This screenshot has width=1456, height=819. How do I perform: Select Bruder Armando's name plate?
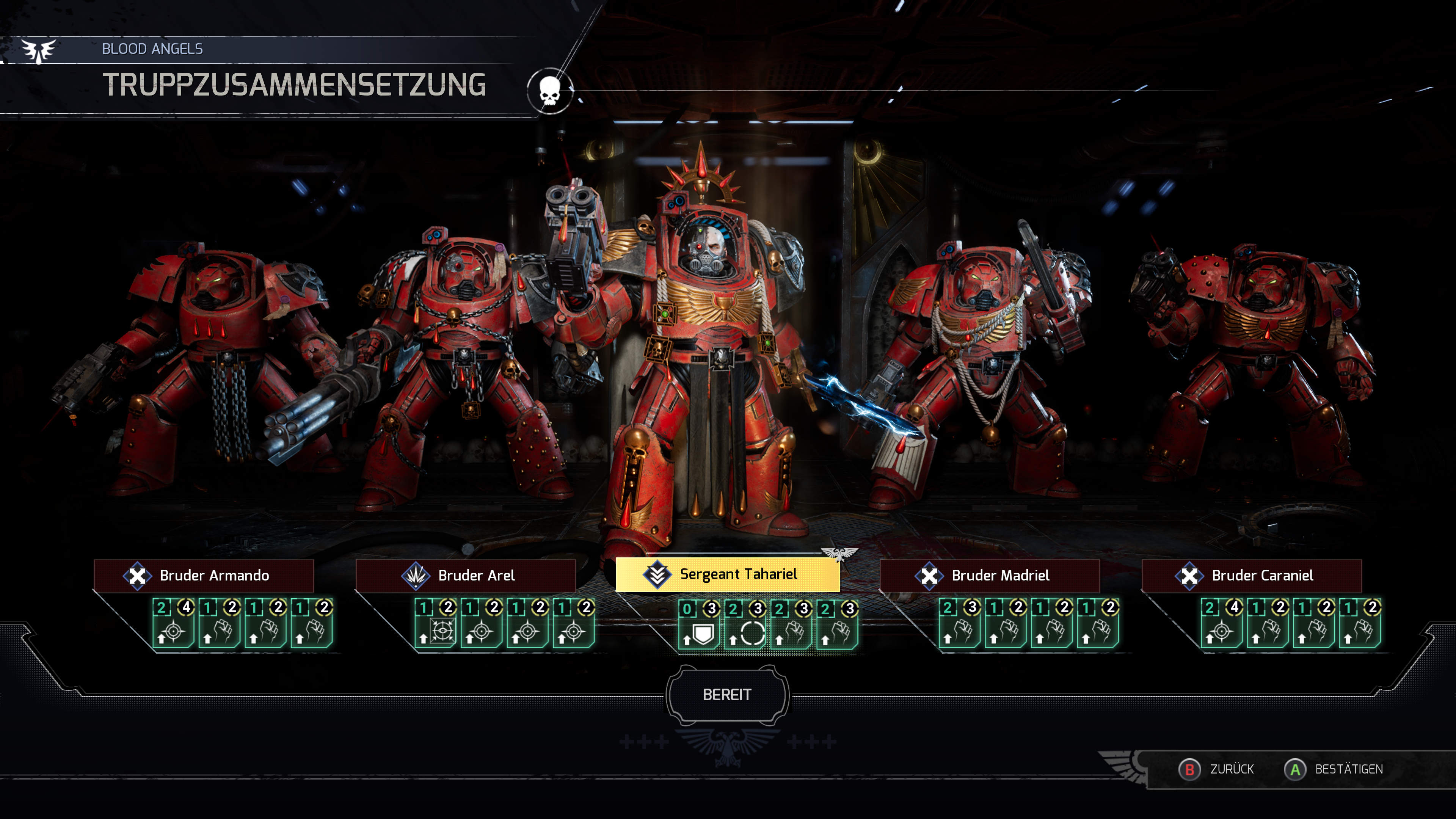[x=204, y=576]
